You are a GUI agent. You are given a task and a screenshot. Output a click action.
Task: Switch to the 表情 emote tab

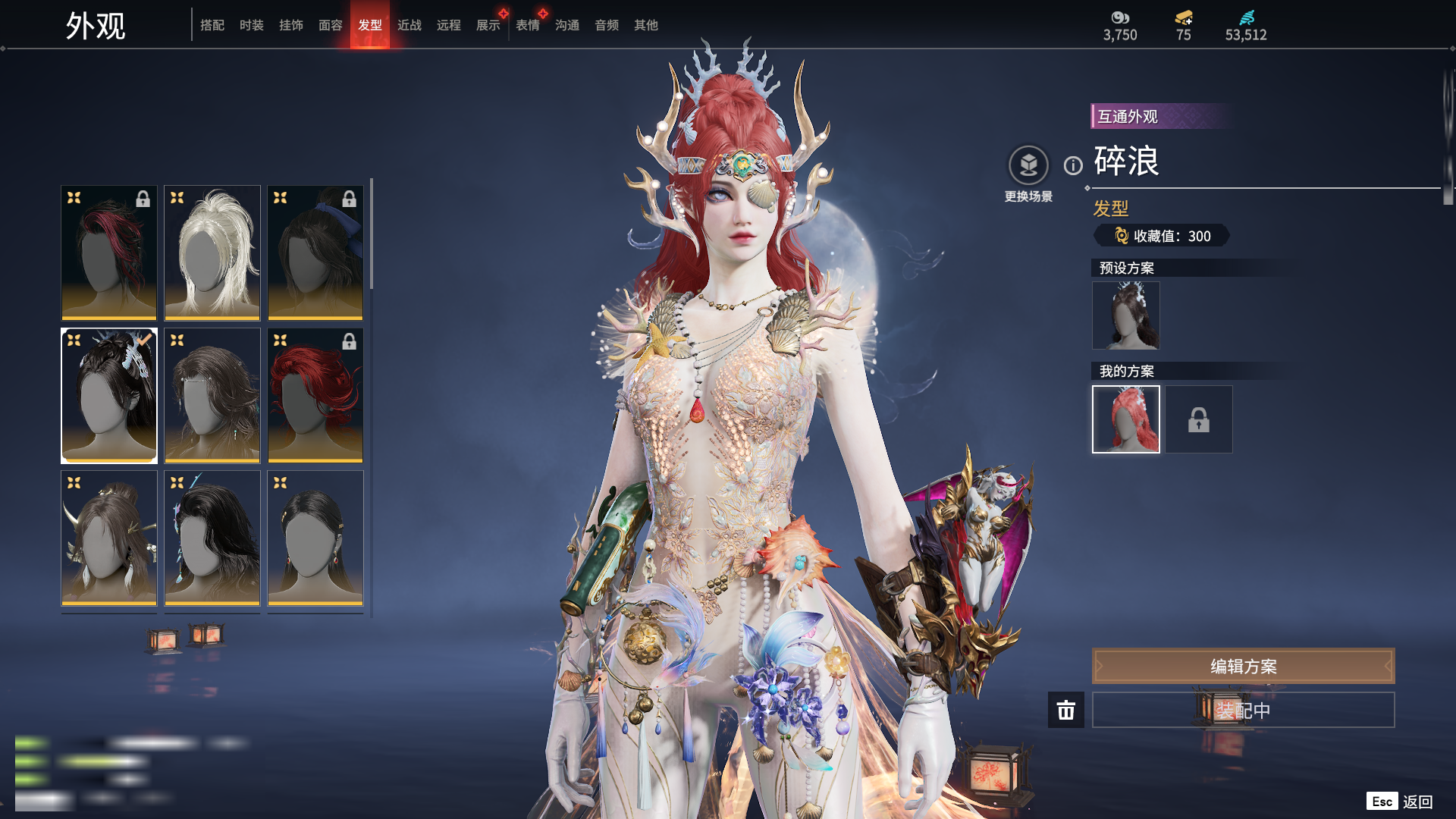pos(528,25)
